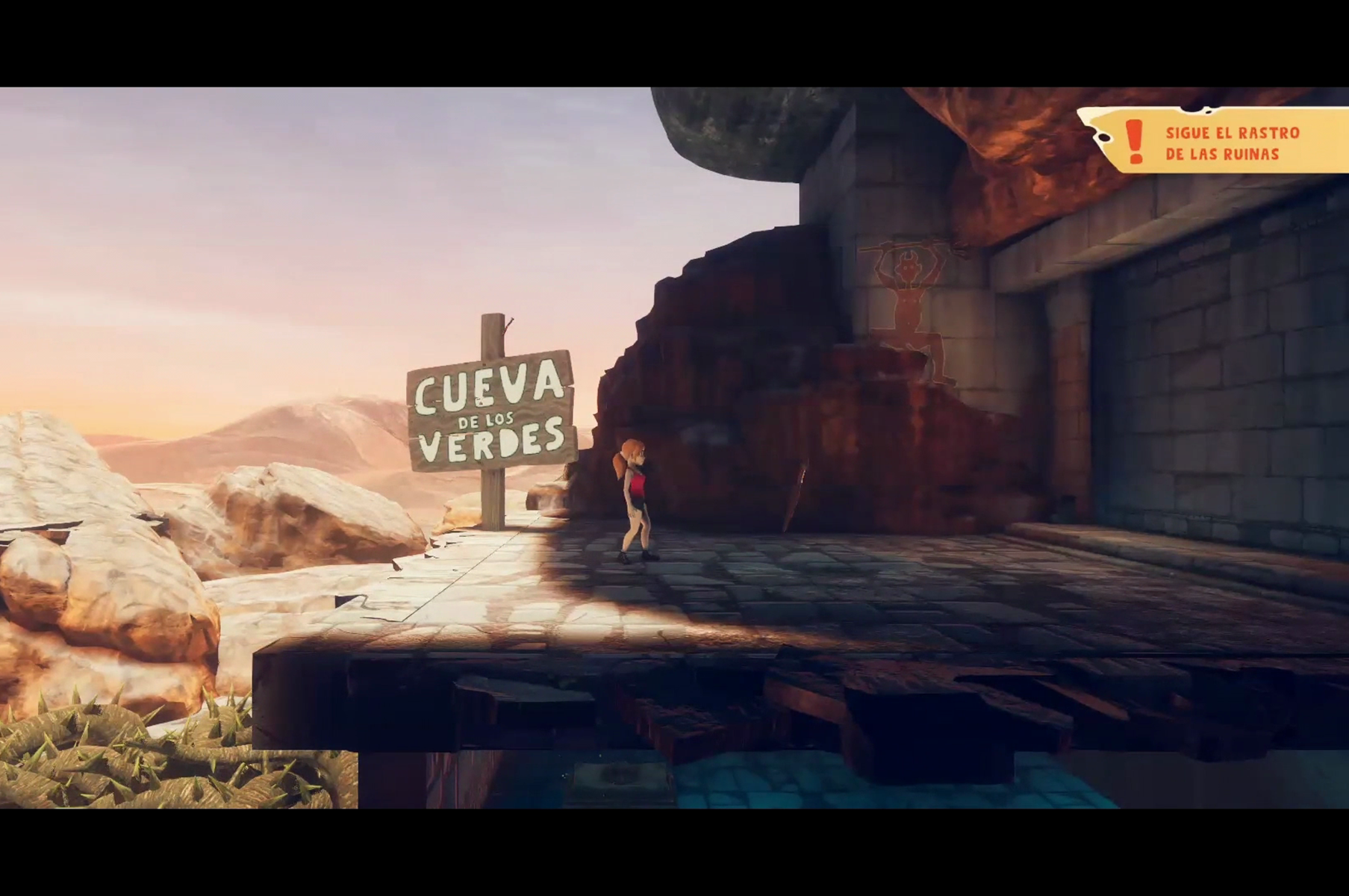Click the red-shirted explorer character
The width and height of the screenshot is (1349, 896).
point(636,500)
